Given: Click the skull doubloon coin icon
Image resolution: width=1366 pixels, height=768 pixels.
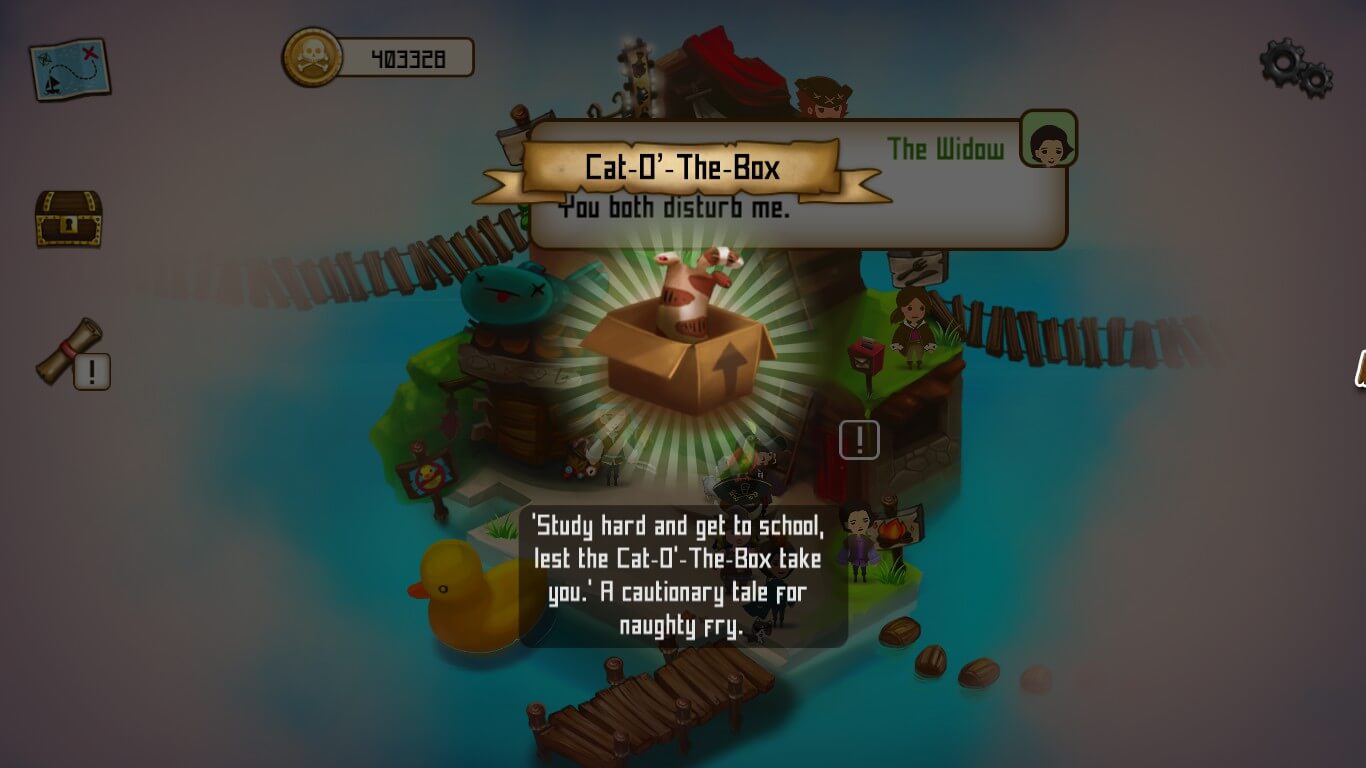Looking at the screenshot, I should click(312, 57).
